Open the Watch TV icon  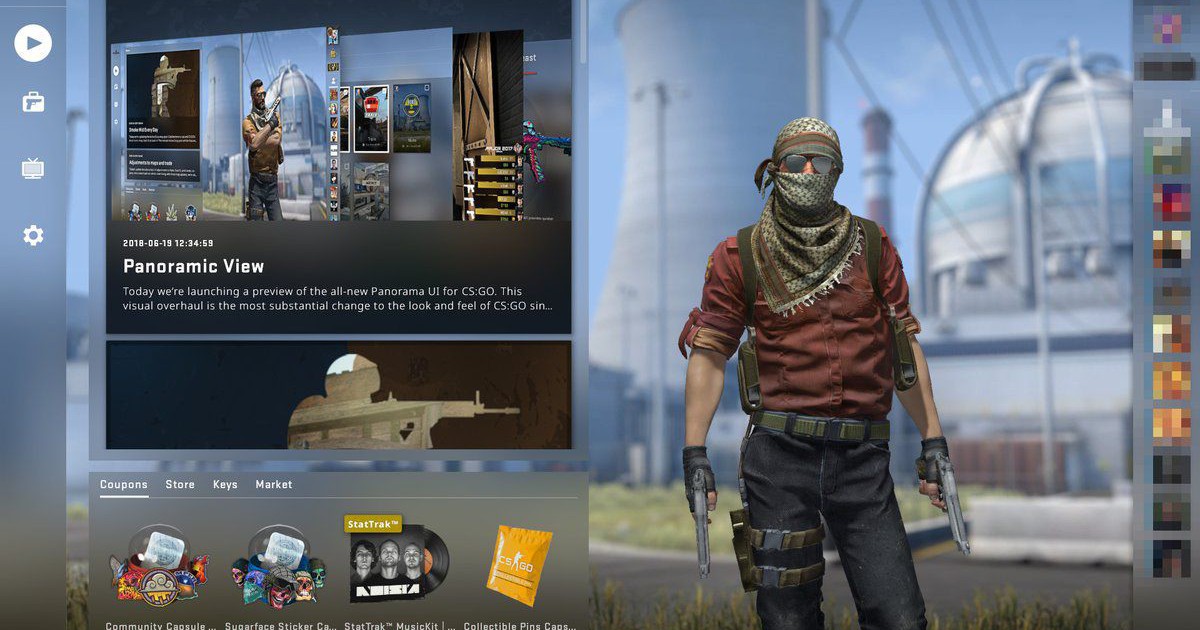[33, 168]
